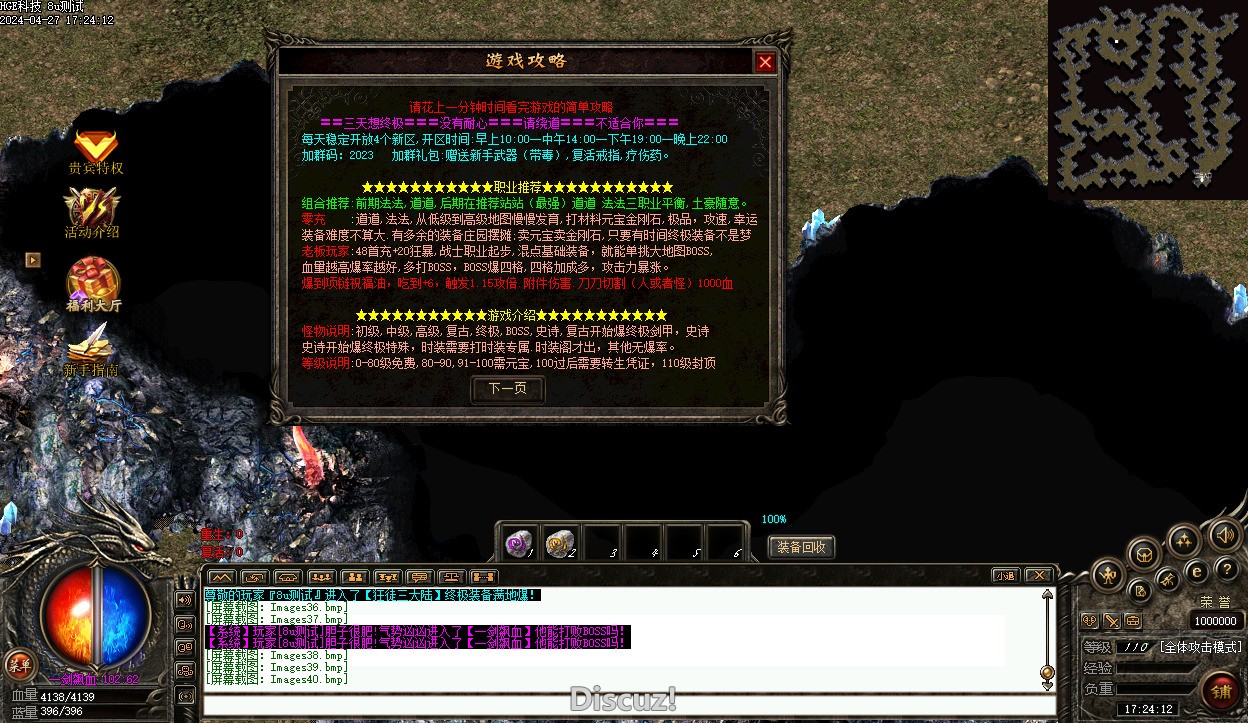Open the 活动介绍 event introduction

pos(92,213)
